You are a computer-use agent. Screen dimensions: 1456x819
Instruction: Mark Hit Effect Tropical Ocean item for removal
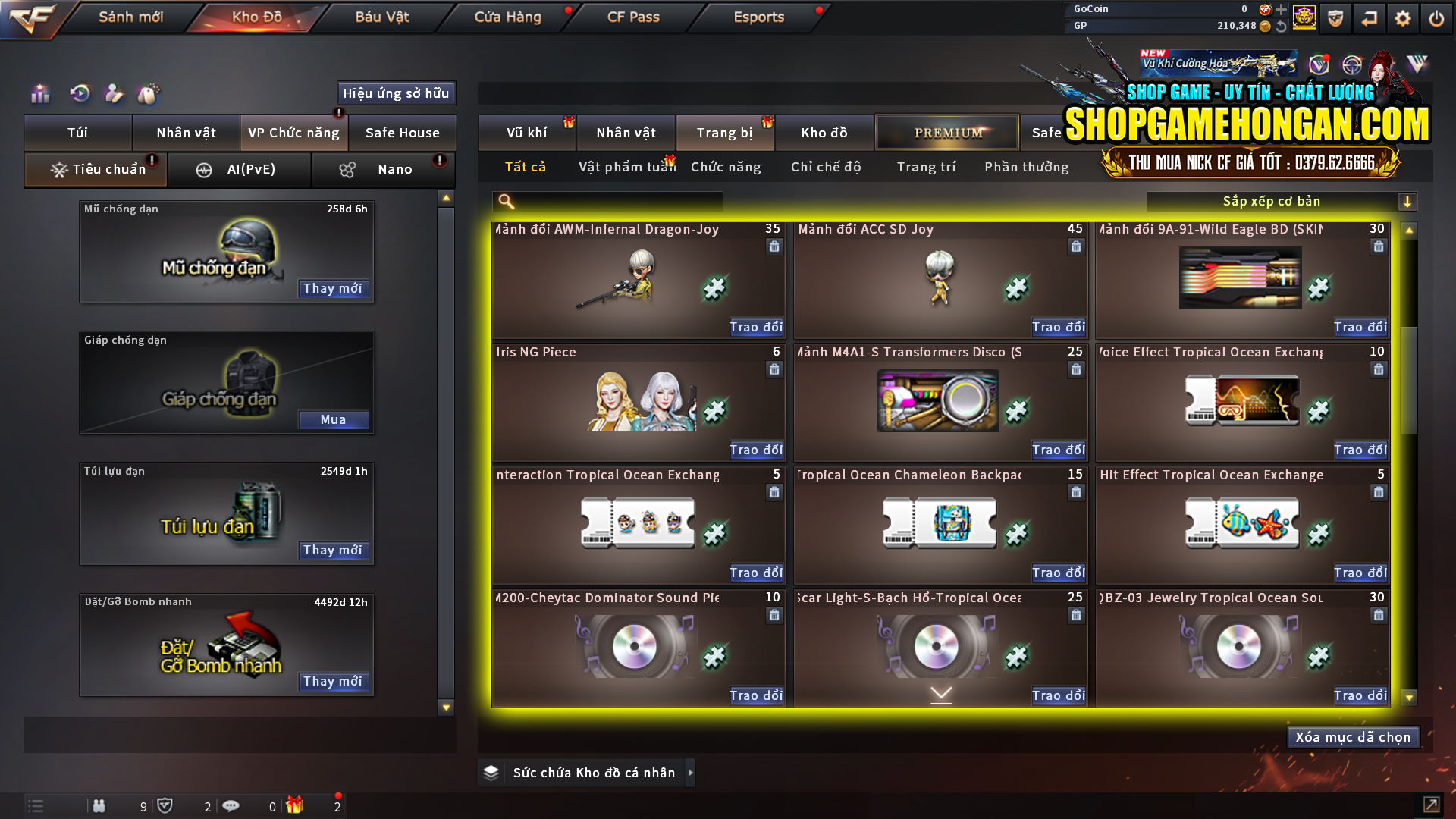coord(1378,492)
